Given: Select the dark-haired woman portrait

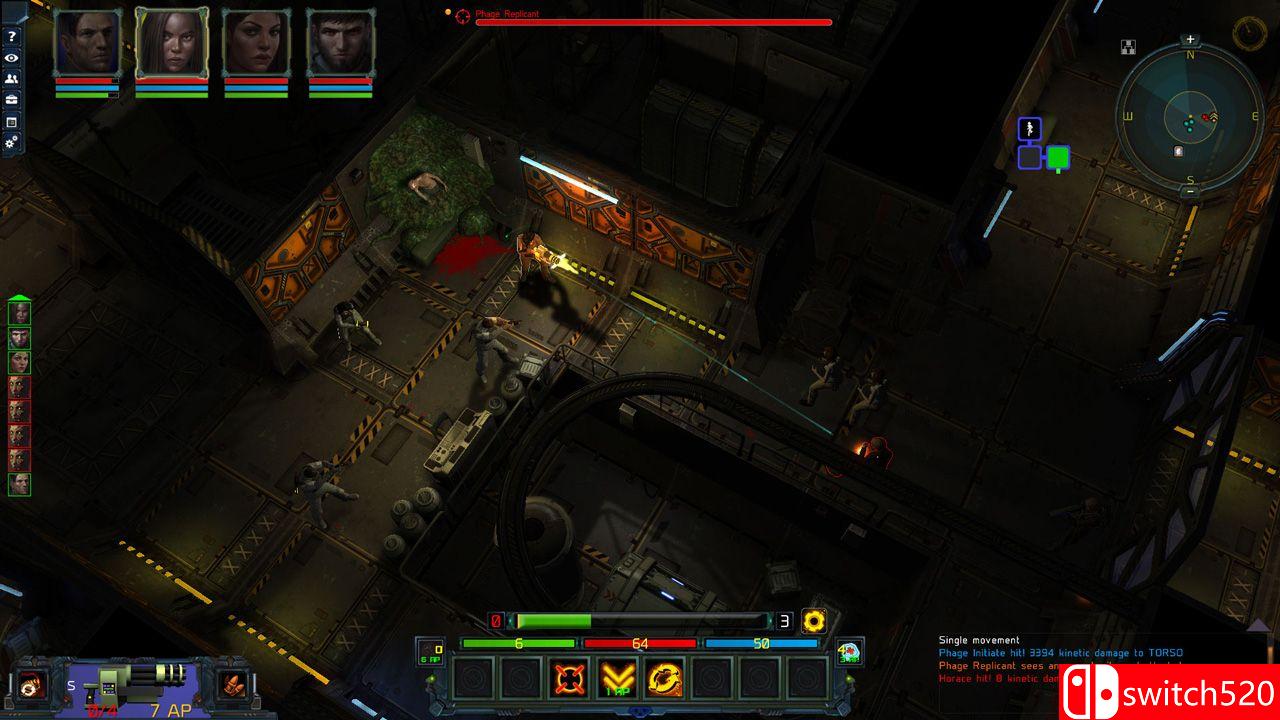Looking at the screenshot, I should 256,44.
